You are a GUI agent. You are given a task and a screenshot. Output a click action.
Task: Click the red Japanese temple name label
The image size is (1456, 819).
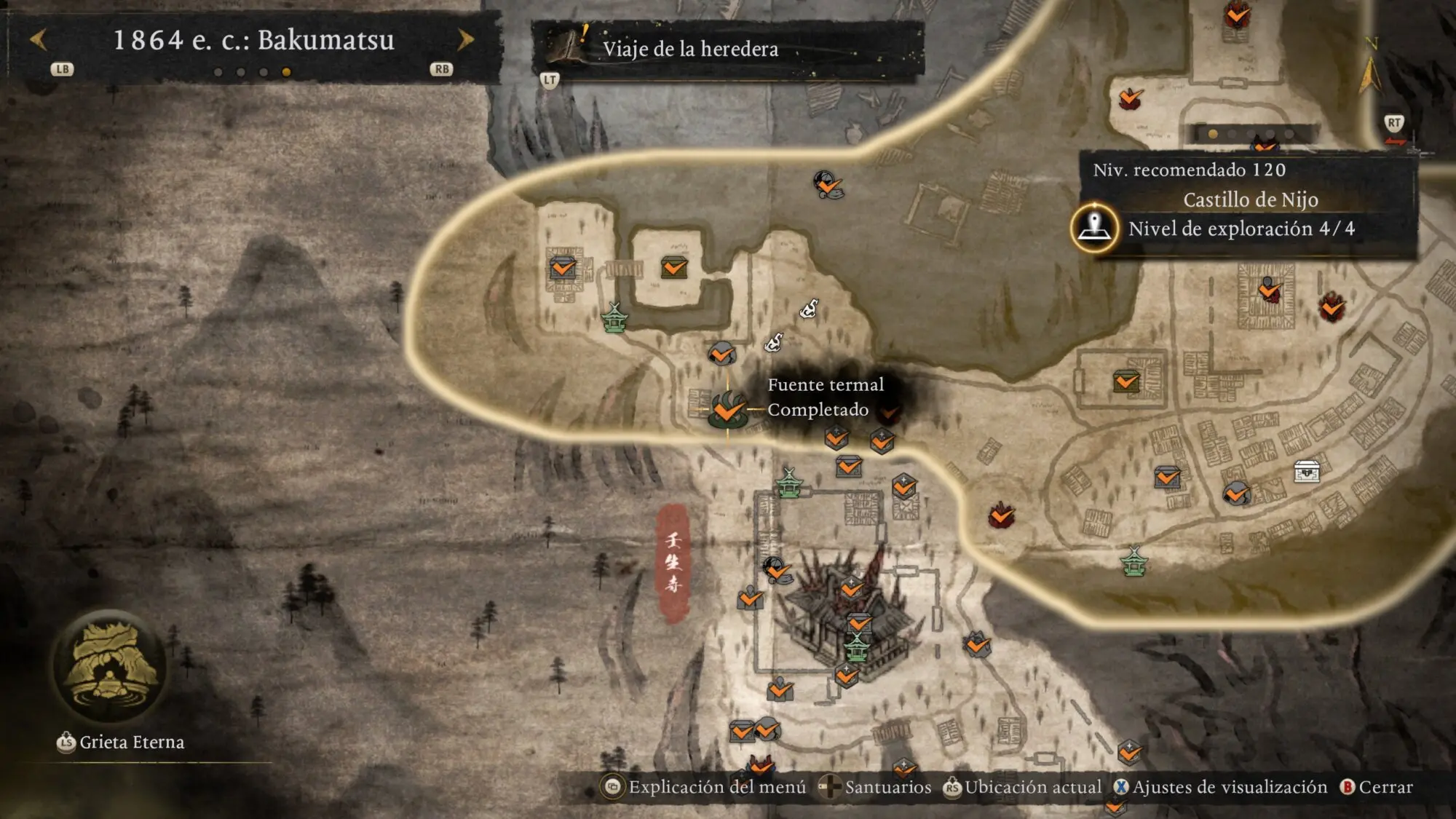click(x=674, y=563)
